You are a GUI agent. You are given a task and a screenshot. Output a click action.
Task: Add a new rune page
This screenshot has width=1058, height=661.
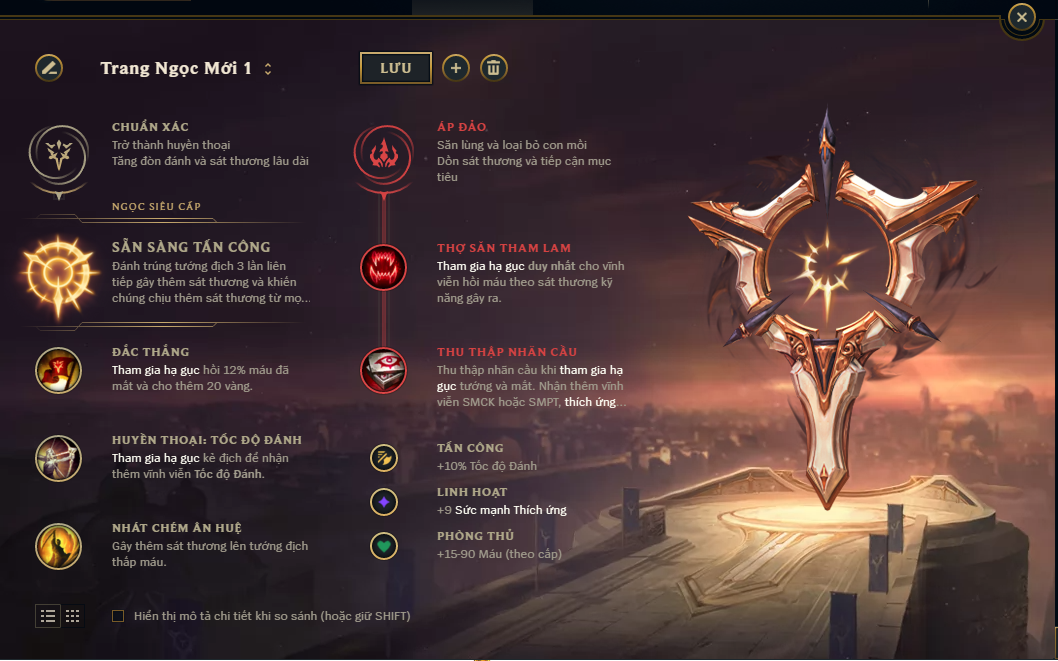tap(455, 68)
